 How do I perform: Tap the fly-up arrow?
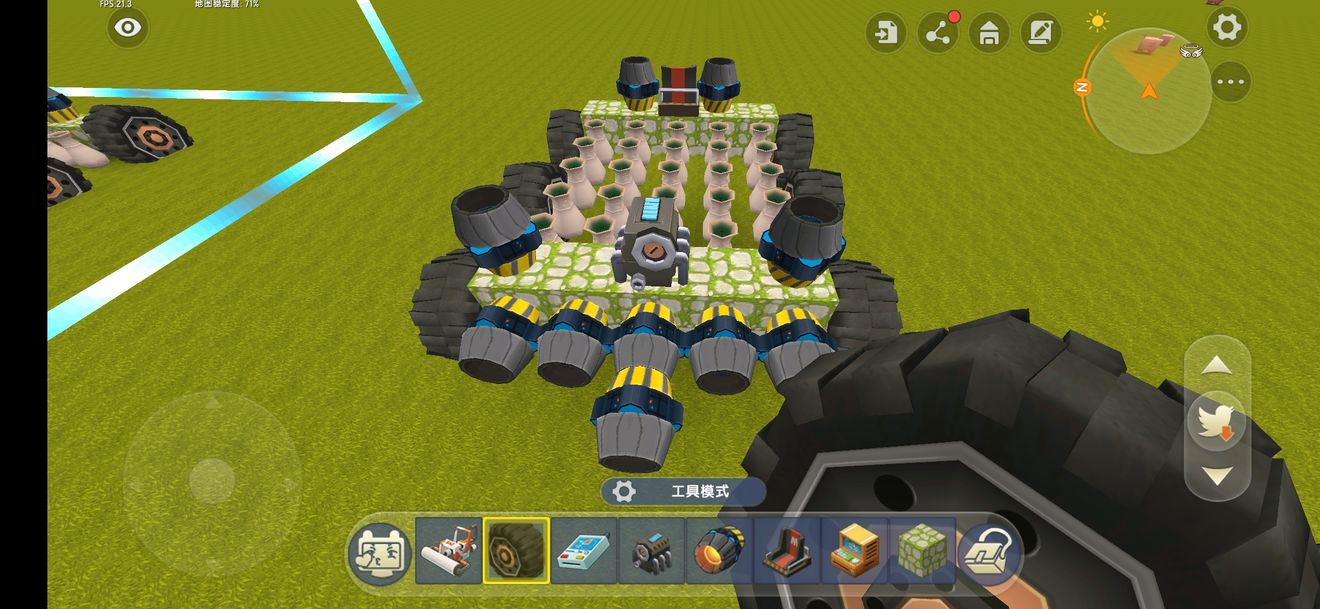click(1216, 366)
